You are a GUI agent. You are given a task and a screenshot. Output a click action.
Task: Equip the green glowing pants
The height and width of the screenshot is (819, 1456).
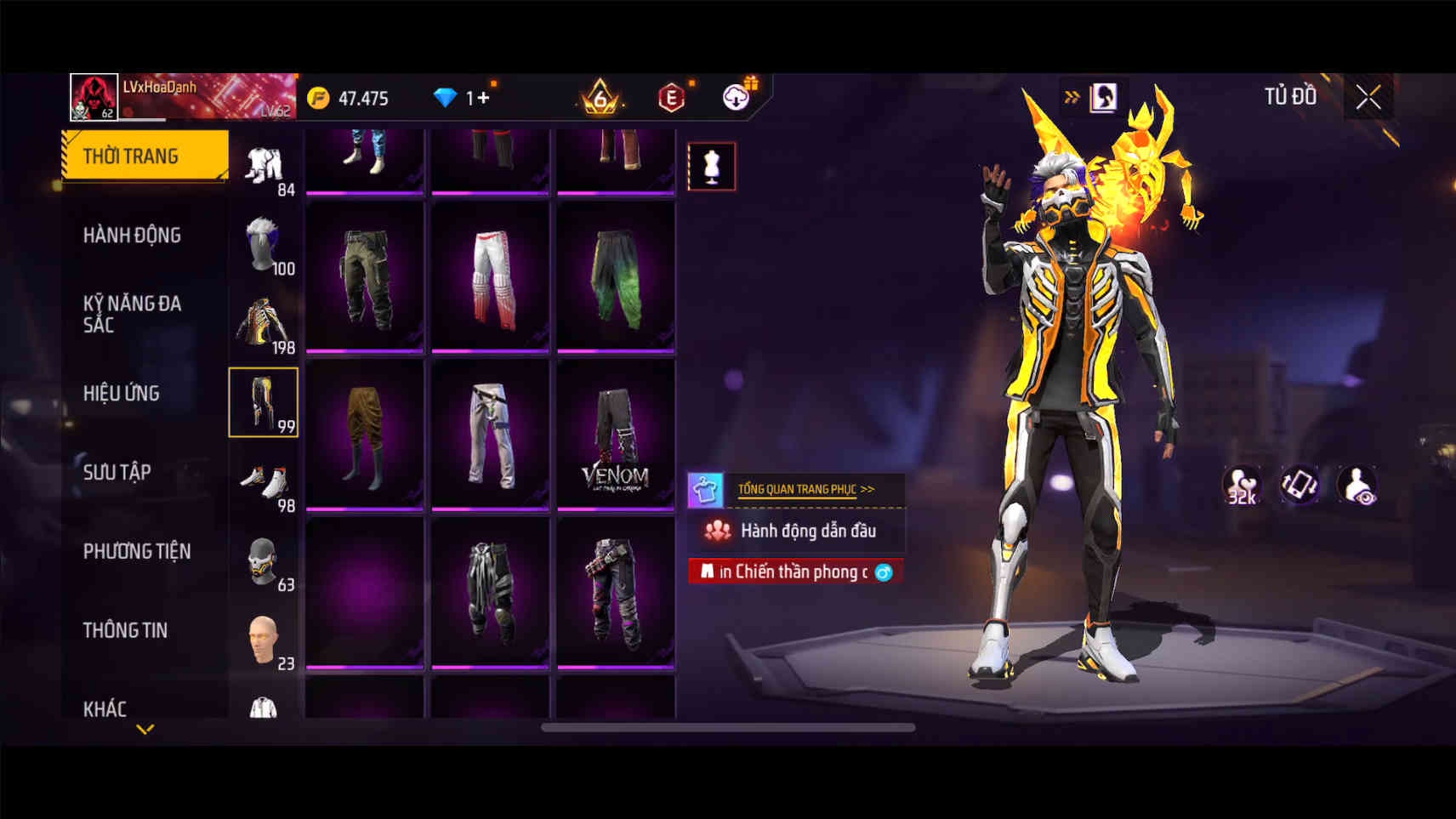tap(616, 277)
